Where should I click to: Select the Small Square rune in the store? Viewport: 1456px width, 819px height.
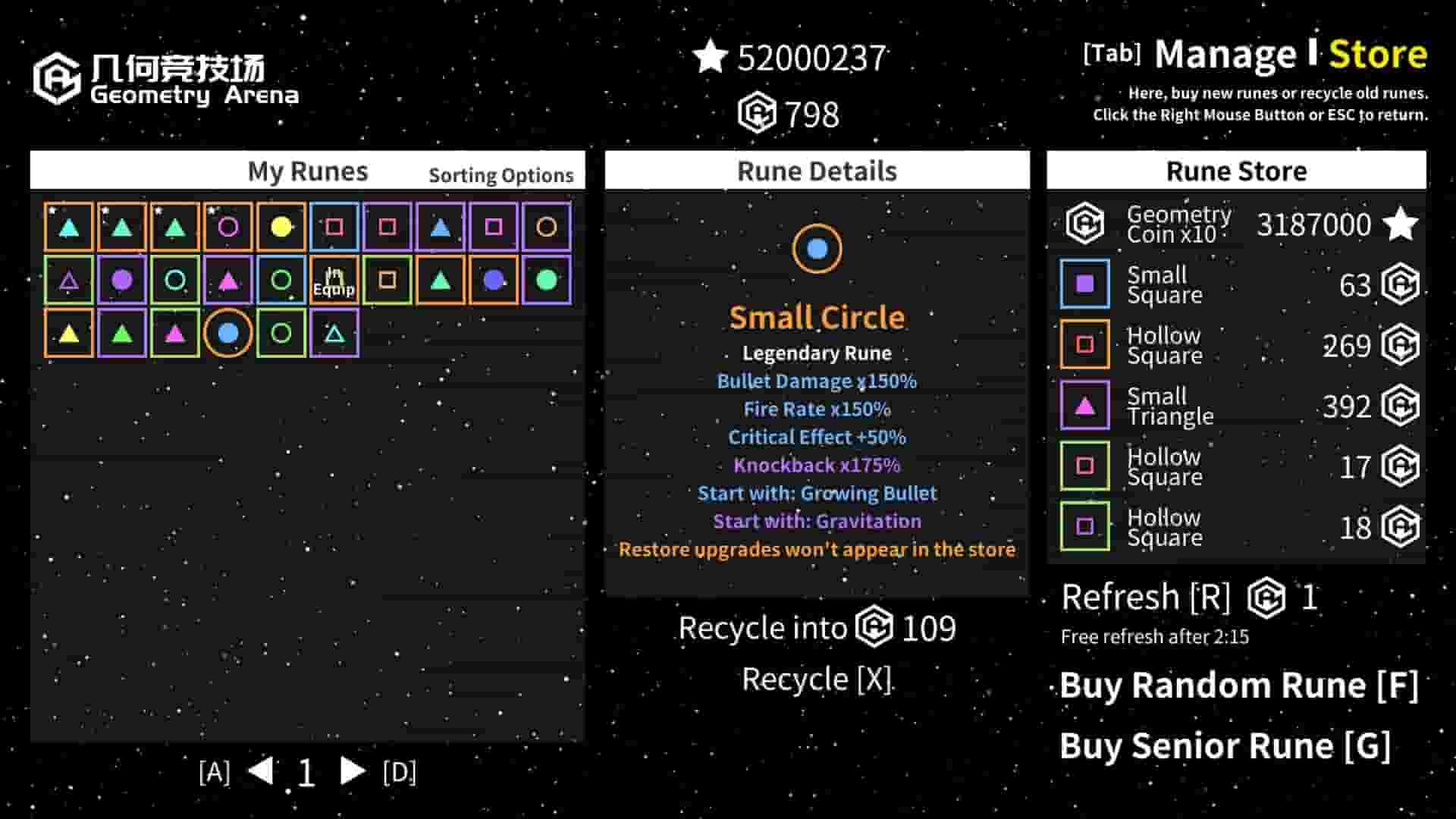coord(1228,284)
